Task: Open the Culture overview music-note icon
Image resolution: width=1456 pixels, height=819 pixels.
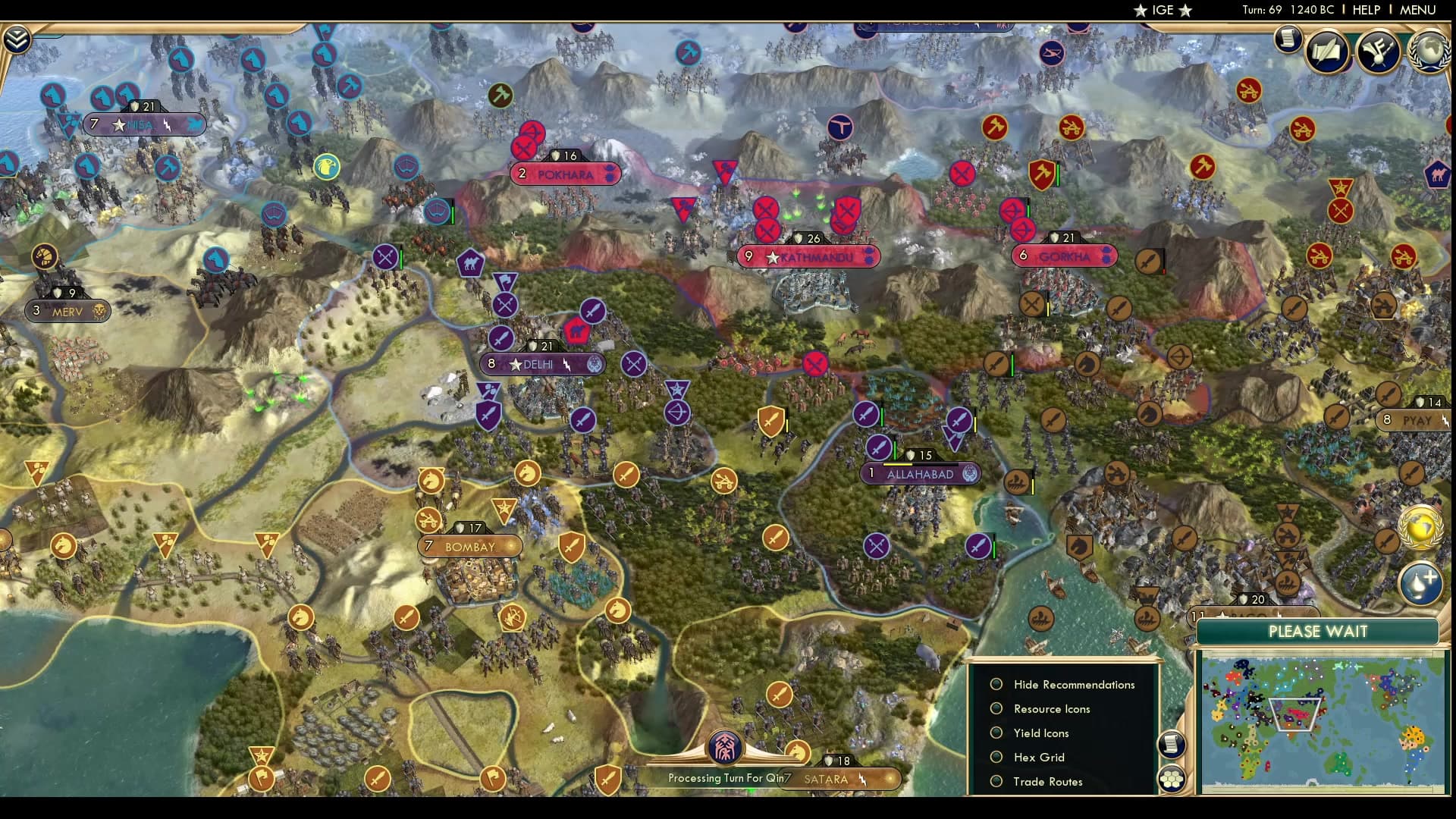Action: coord(1380,50)
